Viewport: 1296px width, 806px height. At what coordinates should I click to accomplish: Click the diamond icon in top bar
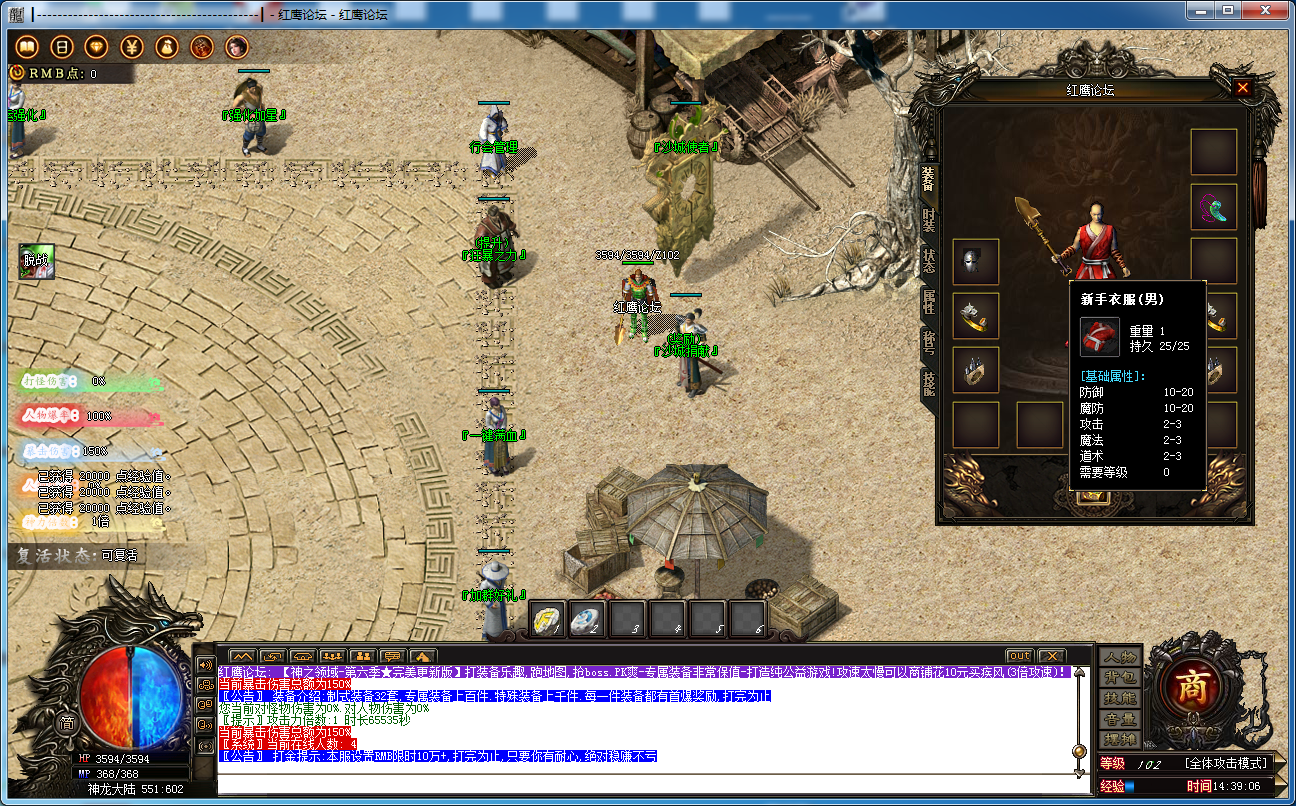[96, 47]
